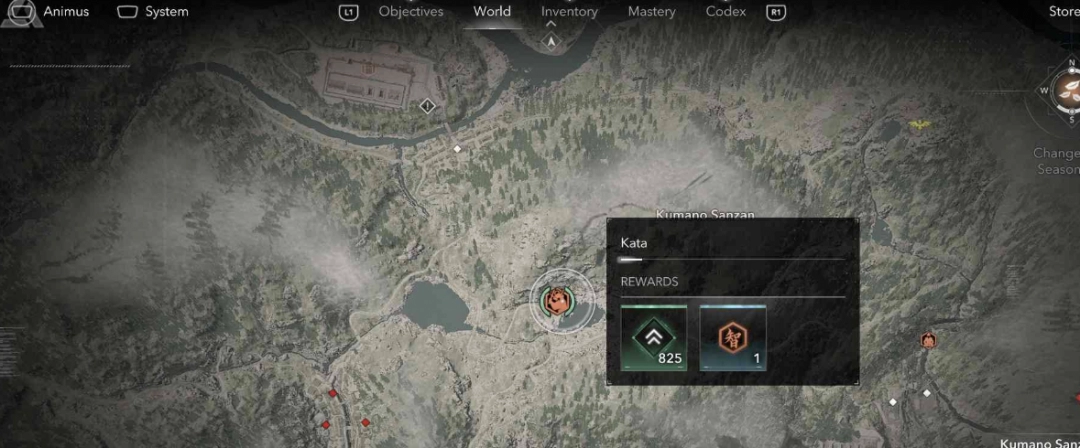Open the Inventory tab
The image size is (1080, 448).
[569, 12]
